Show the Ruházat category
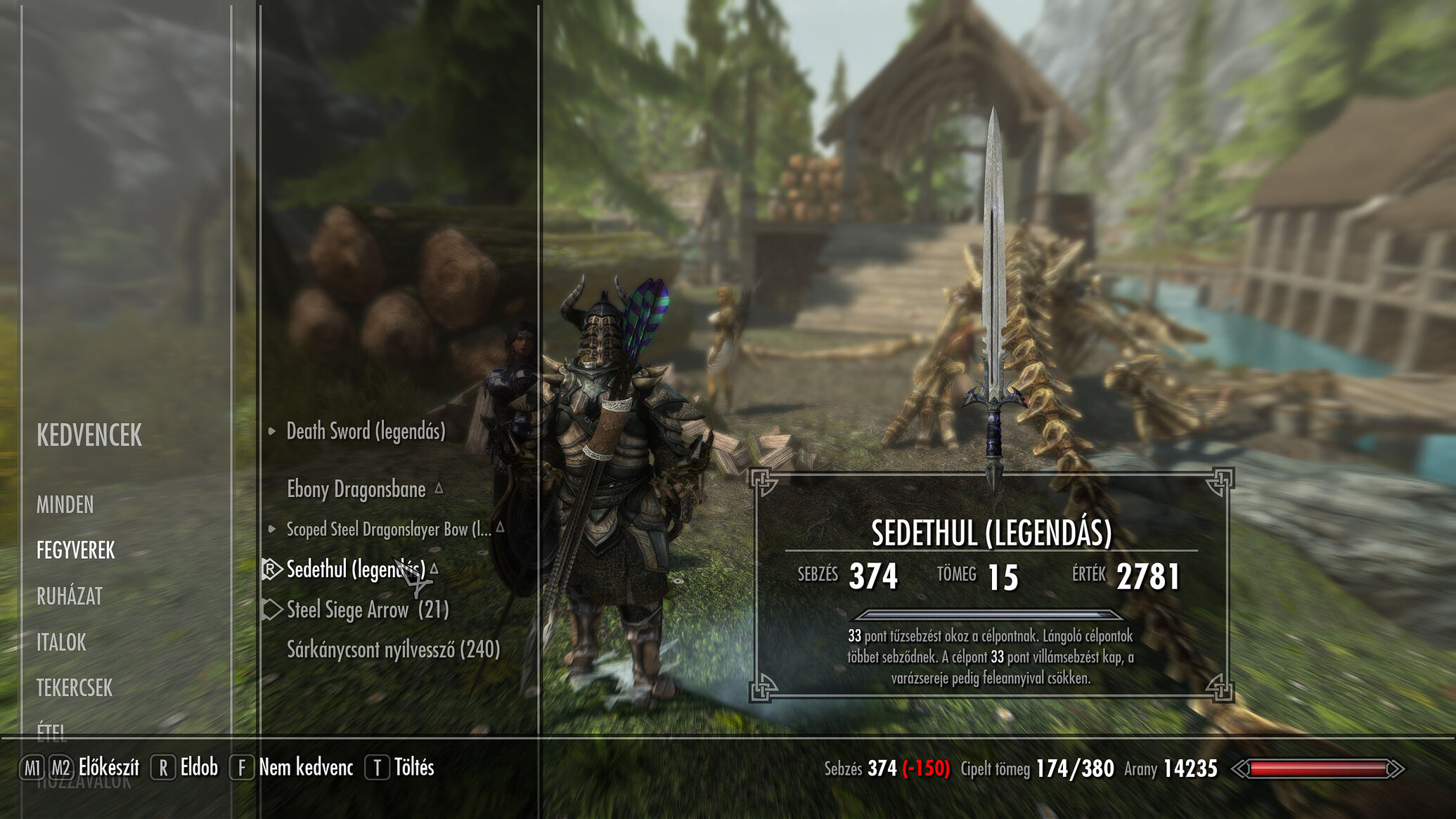This screenshot has width=1456, height=819. (70, 596)
